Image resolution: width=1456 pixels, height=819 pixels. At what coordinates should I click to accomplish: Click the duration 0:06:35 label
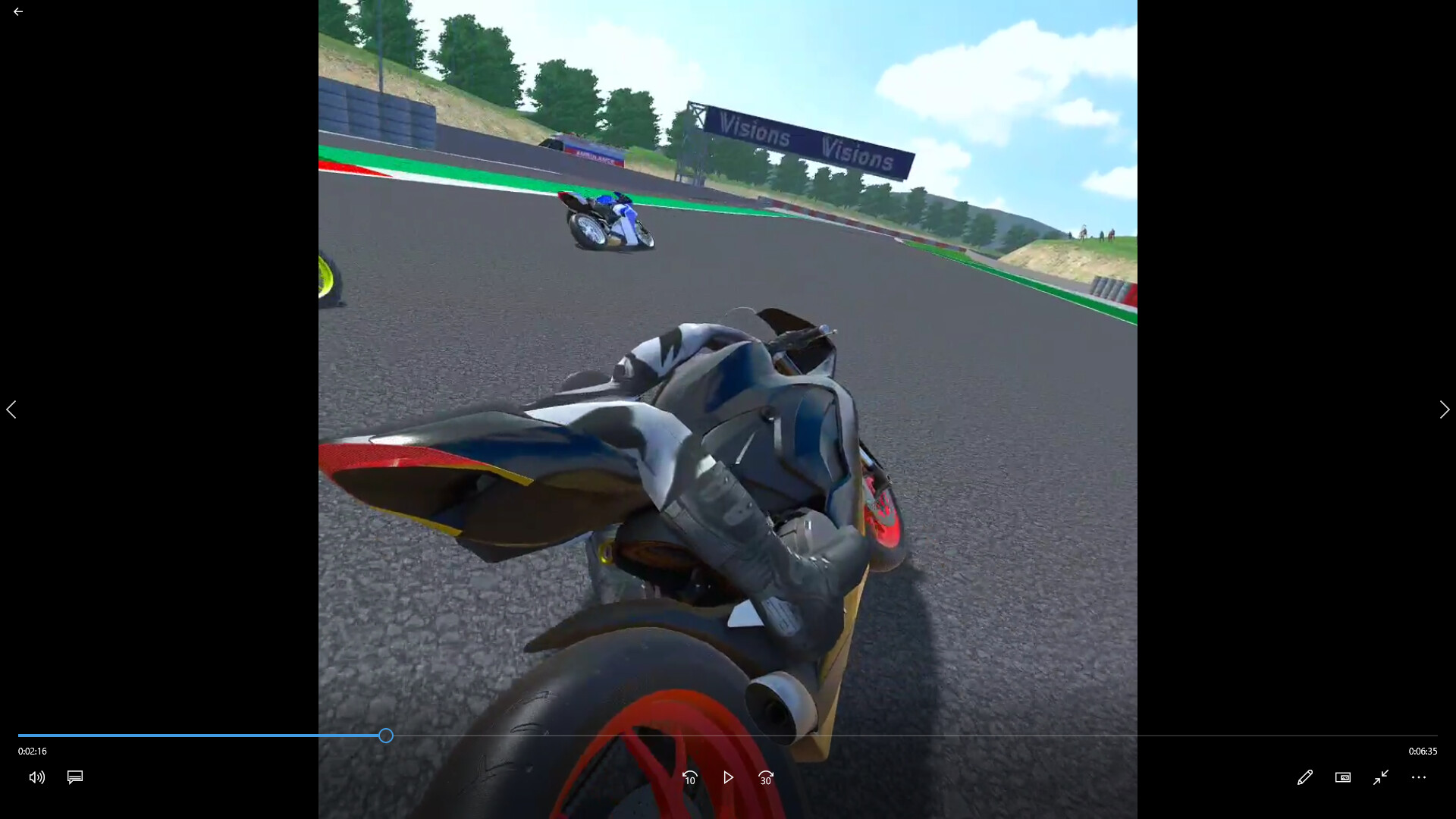[x=1423, y=751]
